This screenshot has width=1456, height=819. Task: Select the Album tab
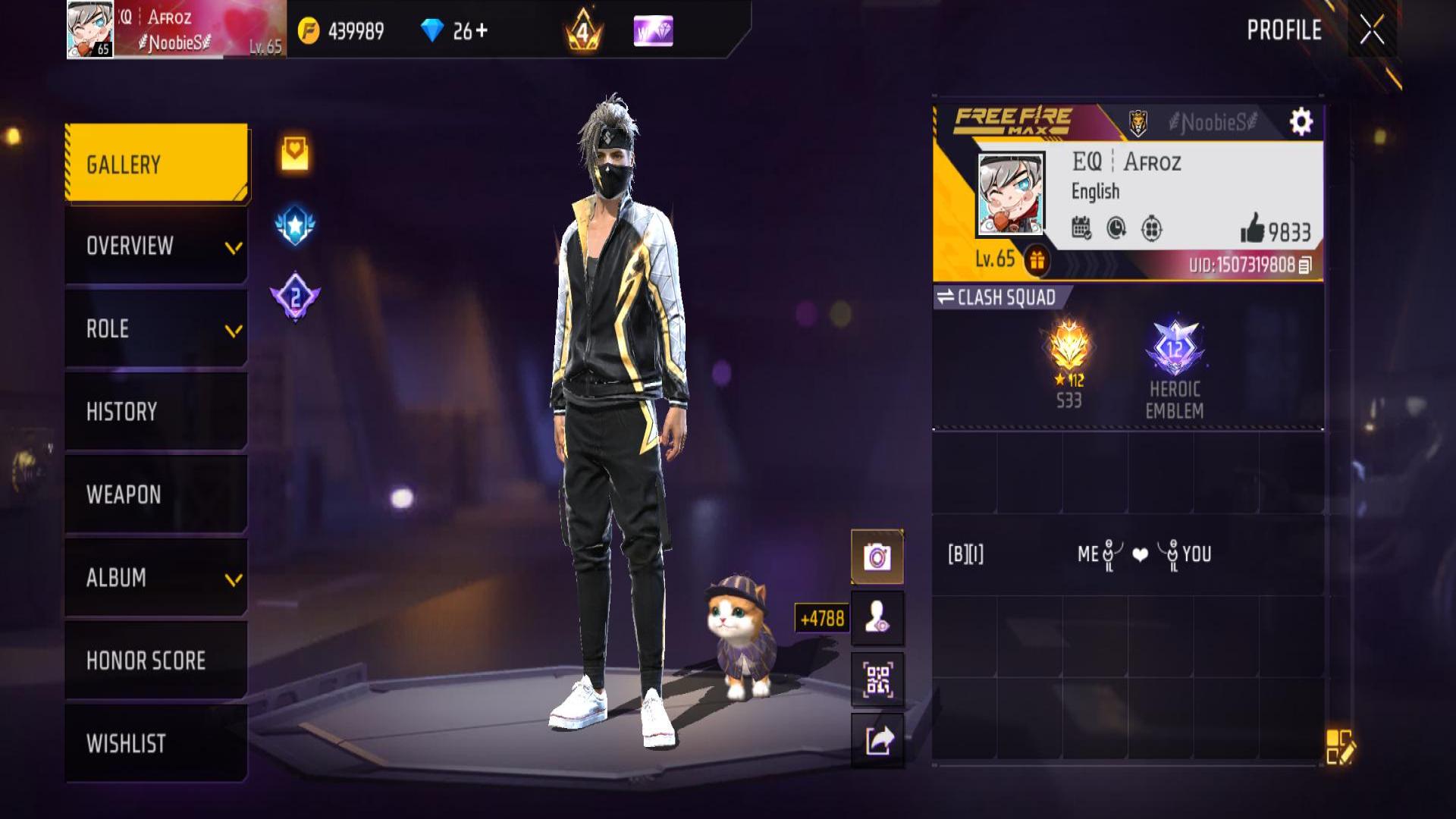coord(156,578)
